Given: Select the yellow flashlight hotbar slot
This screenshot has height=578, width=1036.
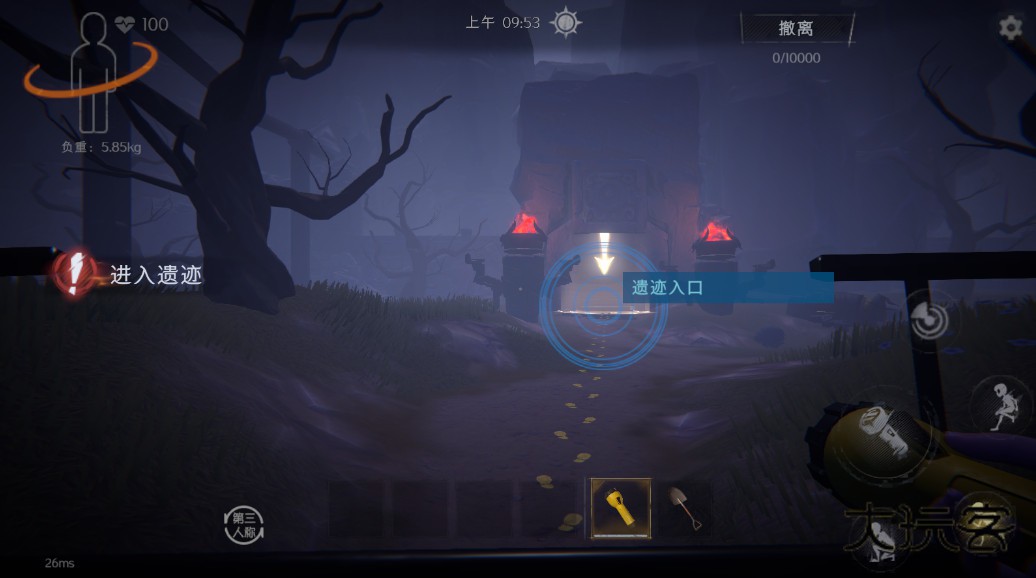Looking at the screenshot, I should 620,508.
